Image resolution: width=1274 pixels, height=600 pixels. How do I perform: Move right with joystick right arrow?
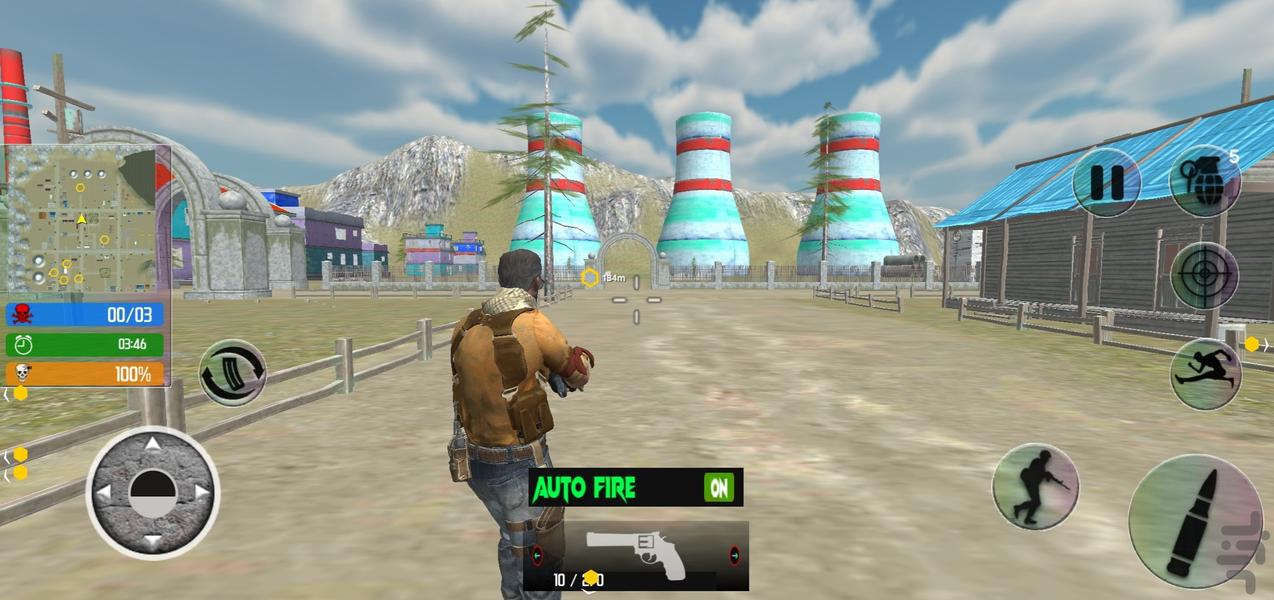click(x=201, y=492)
